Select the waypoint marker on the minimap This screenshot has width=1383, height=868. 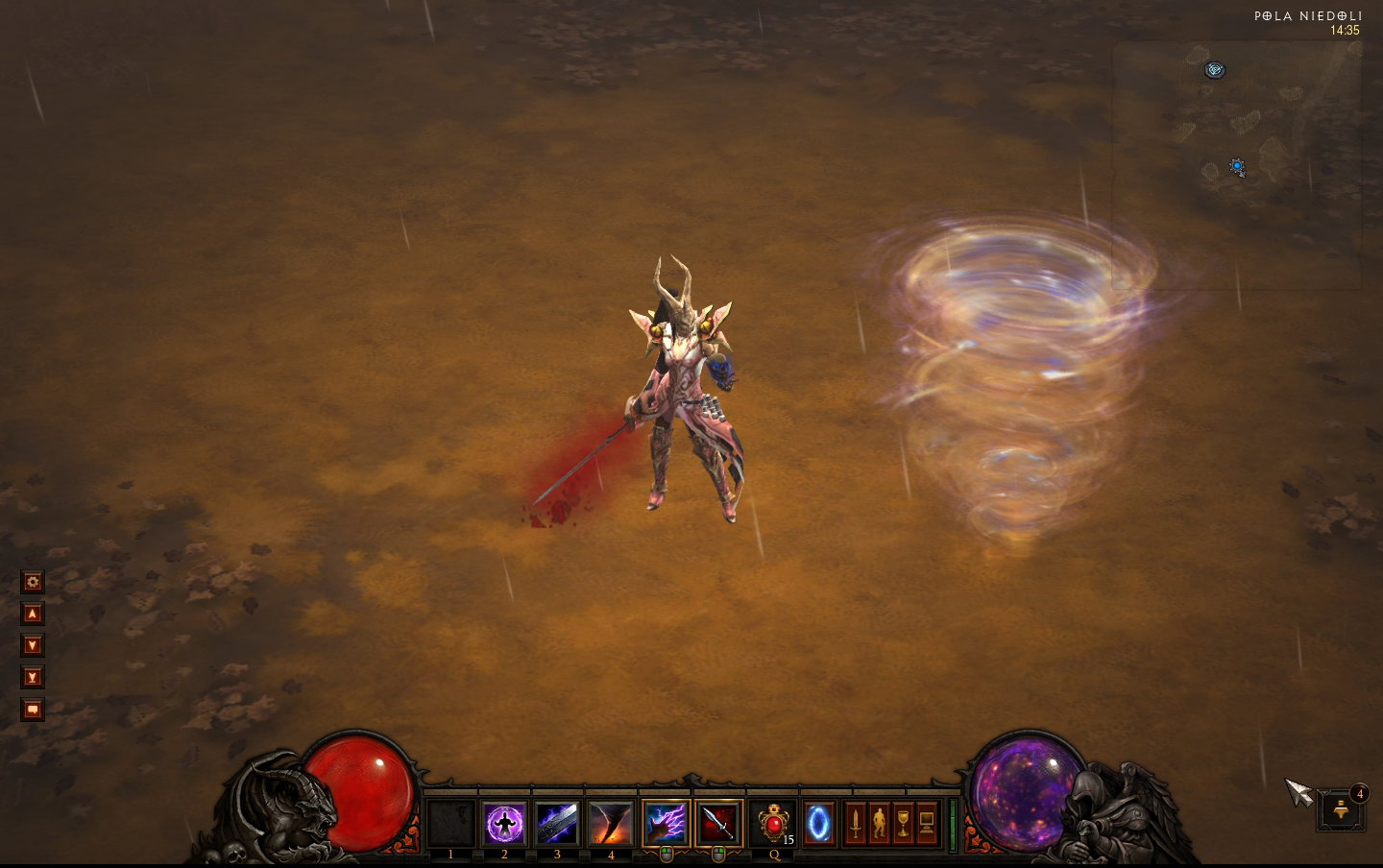point(1215,70)
